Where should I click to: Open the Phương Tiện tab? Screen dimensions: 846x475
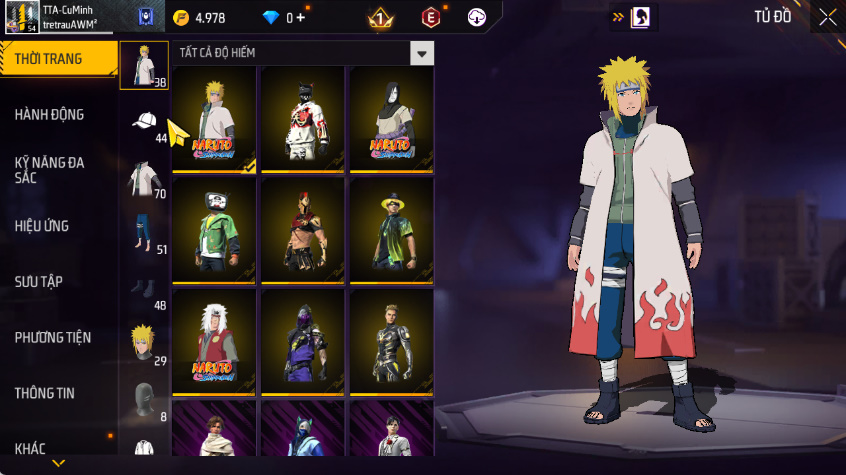(52, 338)
